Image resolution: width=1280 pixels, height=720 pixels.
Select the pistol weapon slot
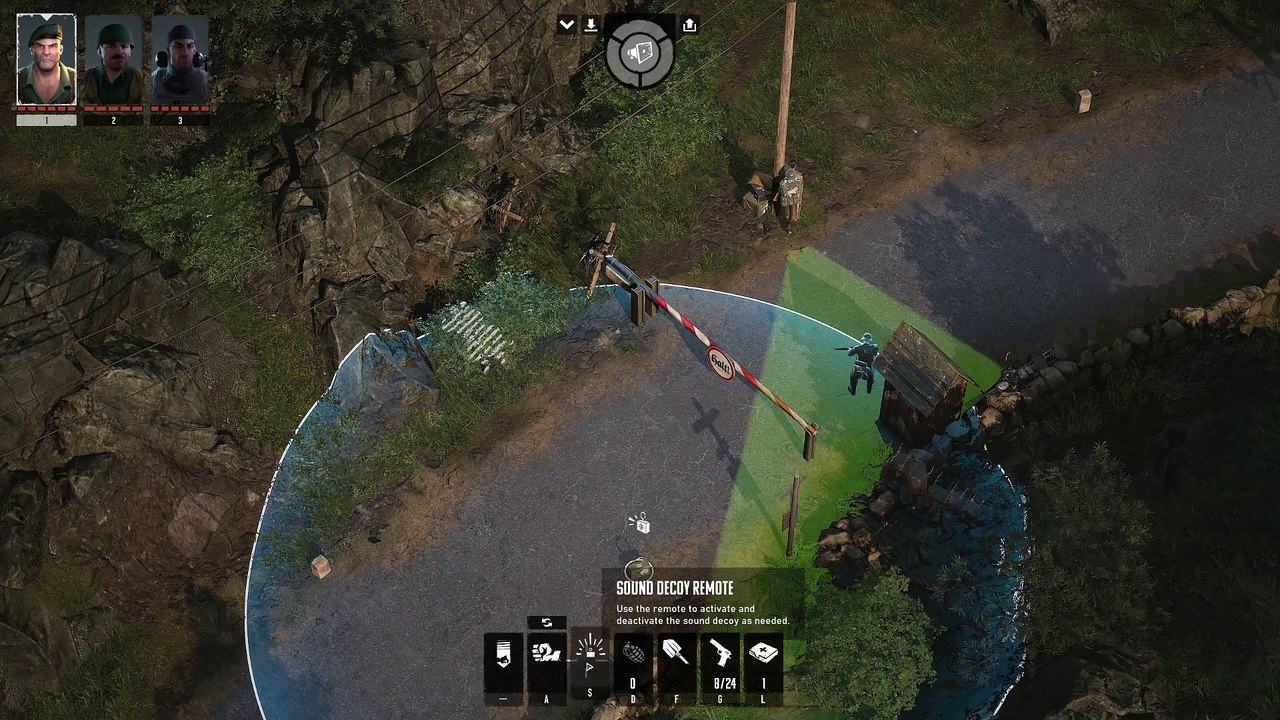tap(720, 661)
